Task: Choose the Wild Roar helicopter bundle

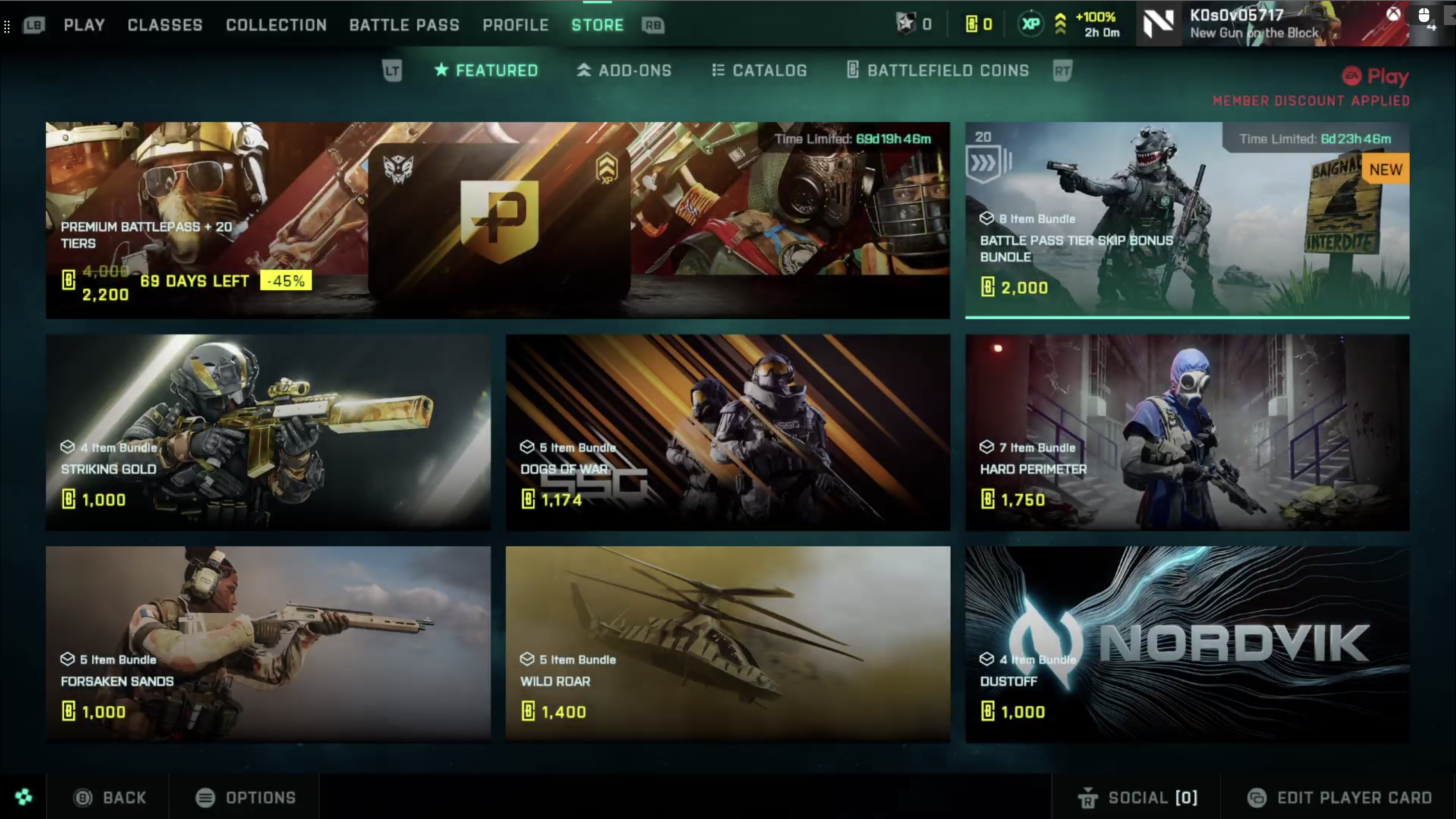Action: point(728,644)
